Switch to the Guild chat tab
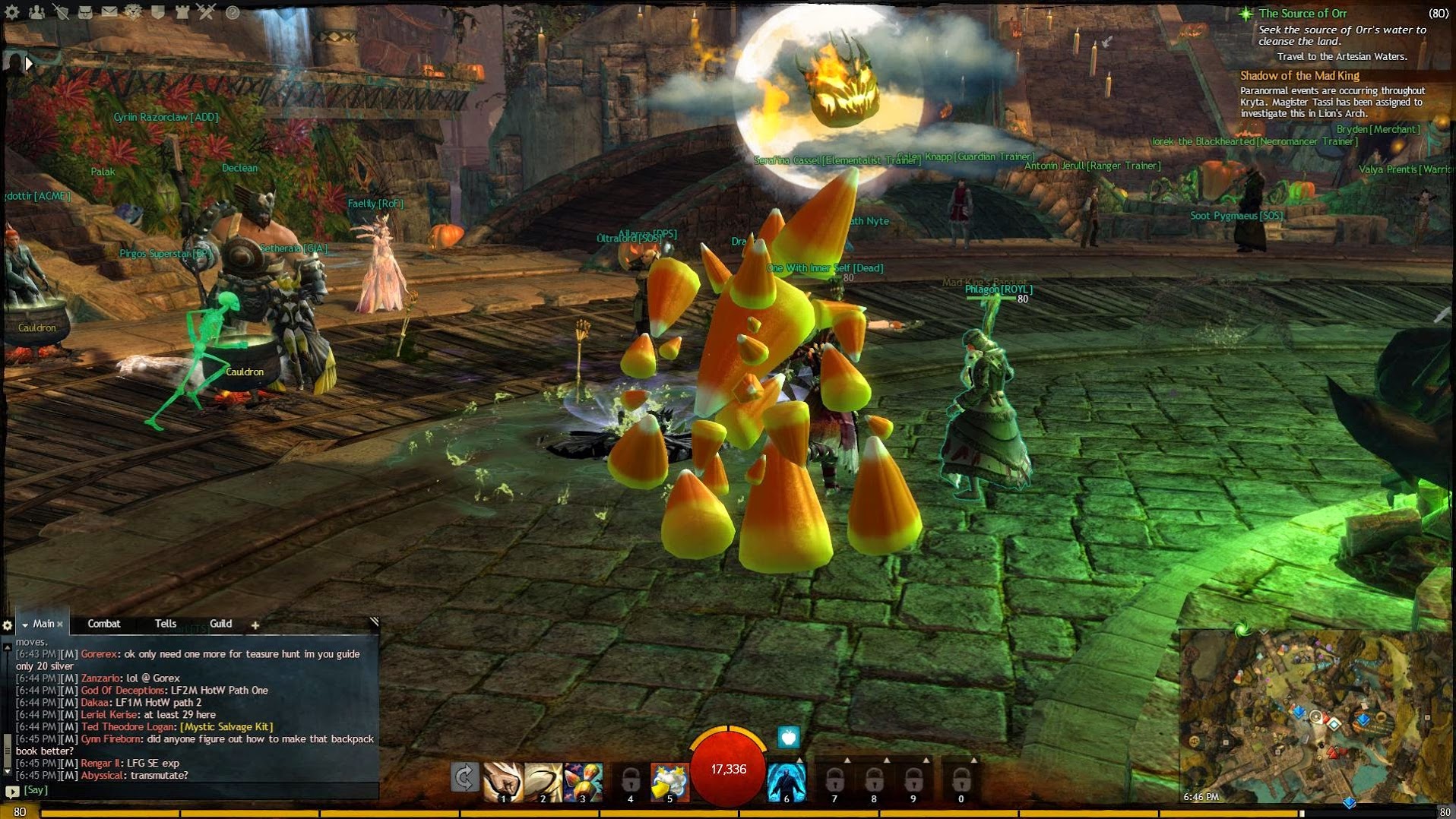This screenshot has height=819, width=1456. pyautogui.click(x=220, y=624)
